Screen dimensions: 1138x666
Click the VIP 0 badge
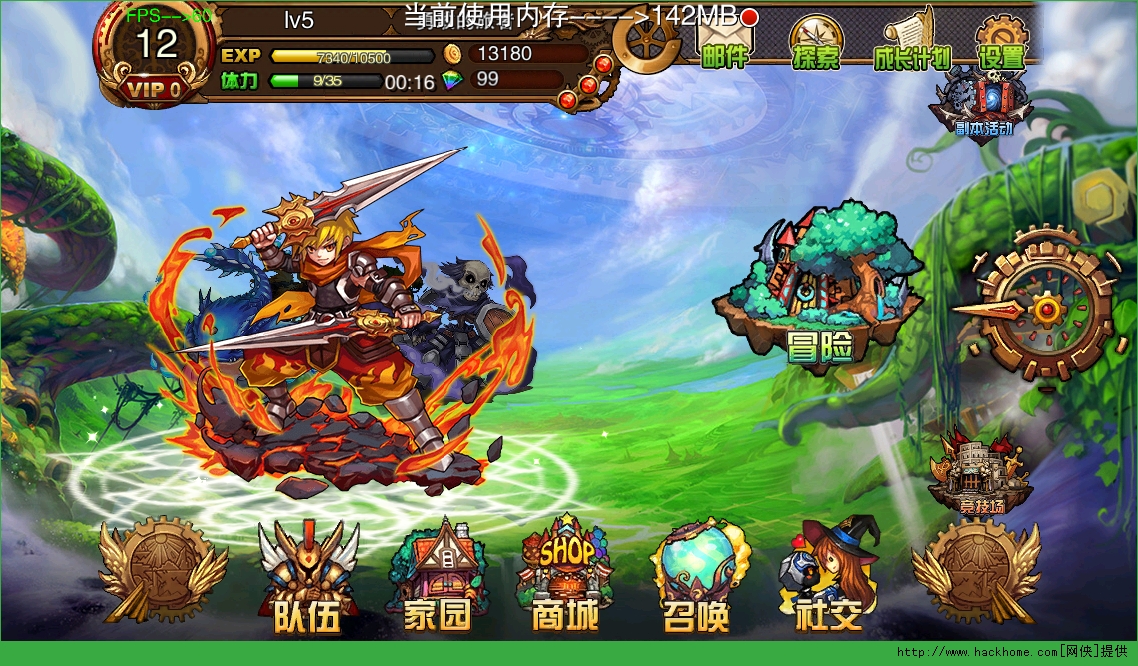pos(154,90)
